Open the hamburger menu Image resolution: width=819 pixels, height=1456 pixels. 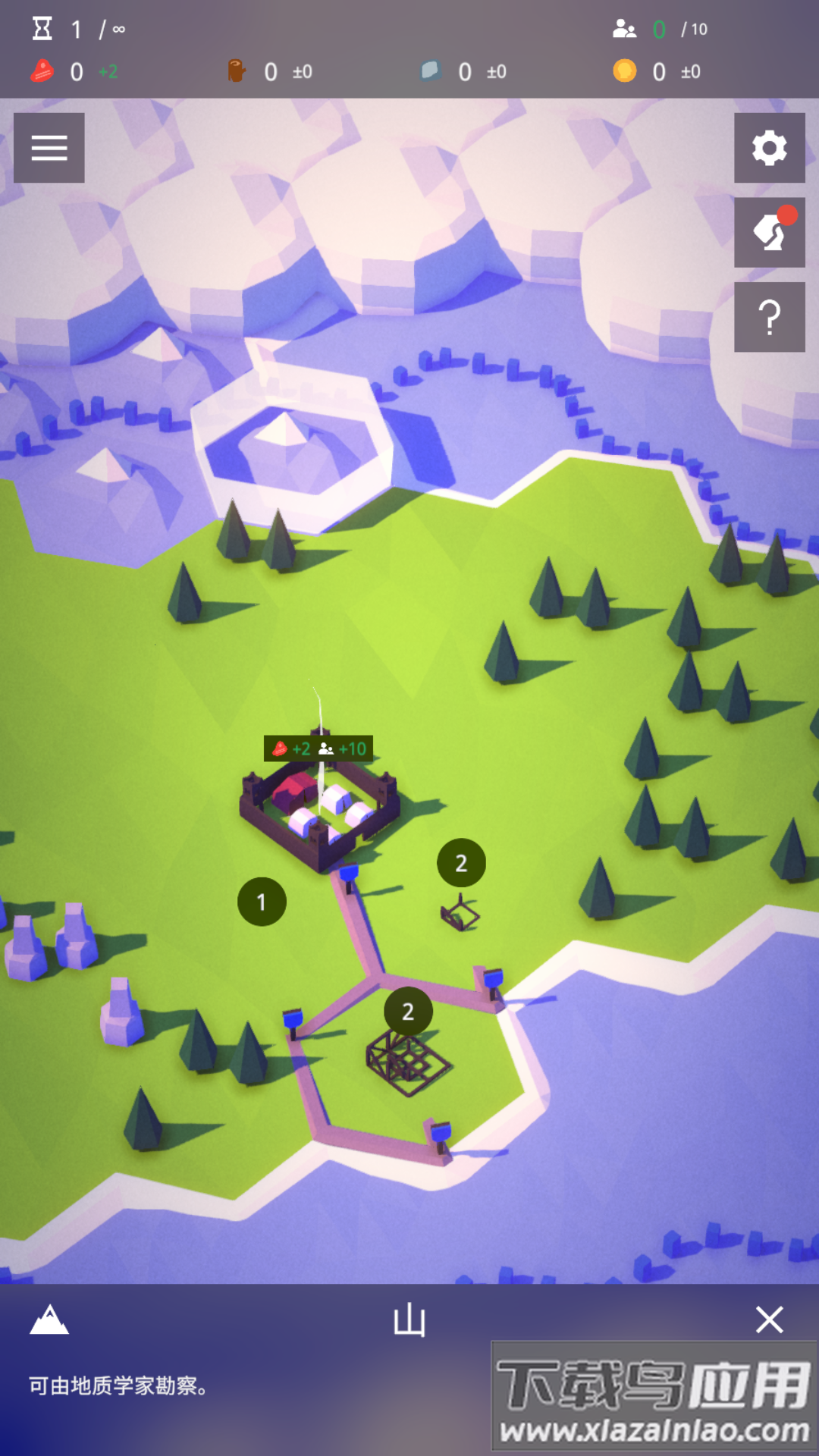click(49, 148)
